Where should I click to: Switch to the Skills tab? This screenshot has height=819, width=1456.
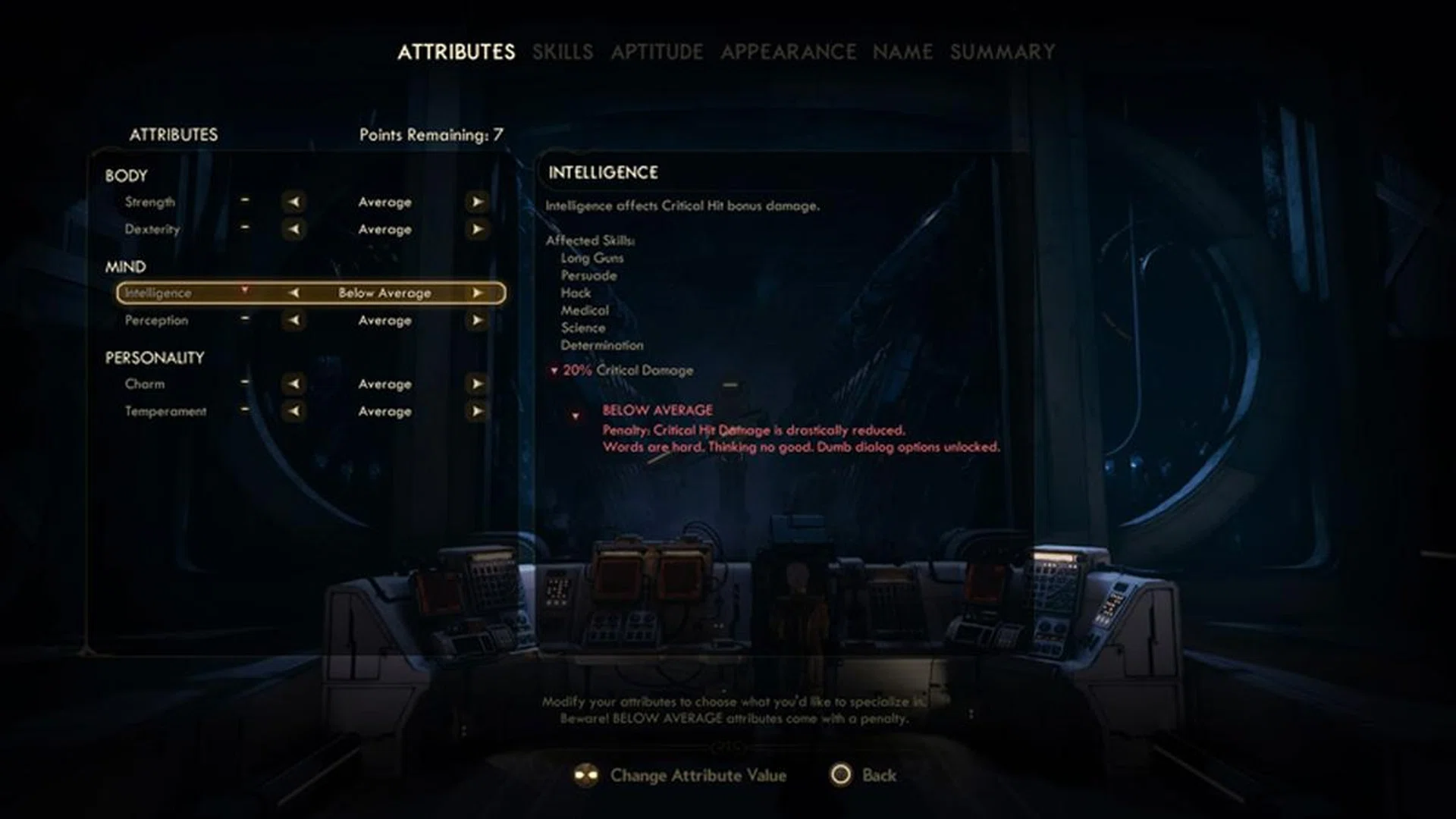point(562,52)
